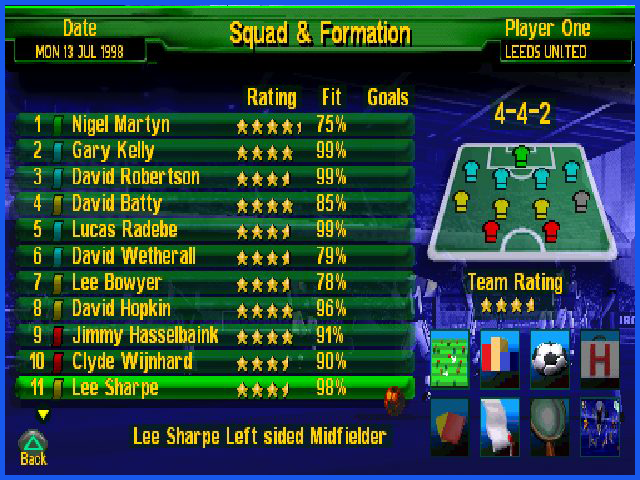The height and width of the screenshot is (480, 640).
Task: Choose Gary Kelly's squad row
Action: coord(215,151)
